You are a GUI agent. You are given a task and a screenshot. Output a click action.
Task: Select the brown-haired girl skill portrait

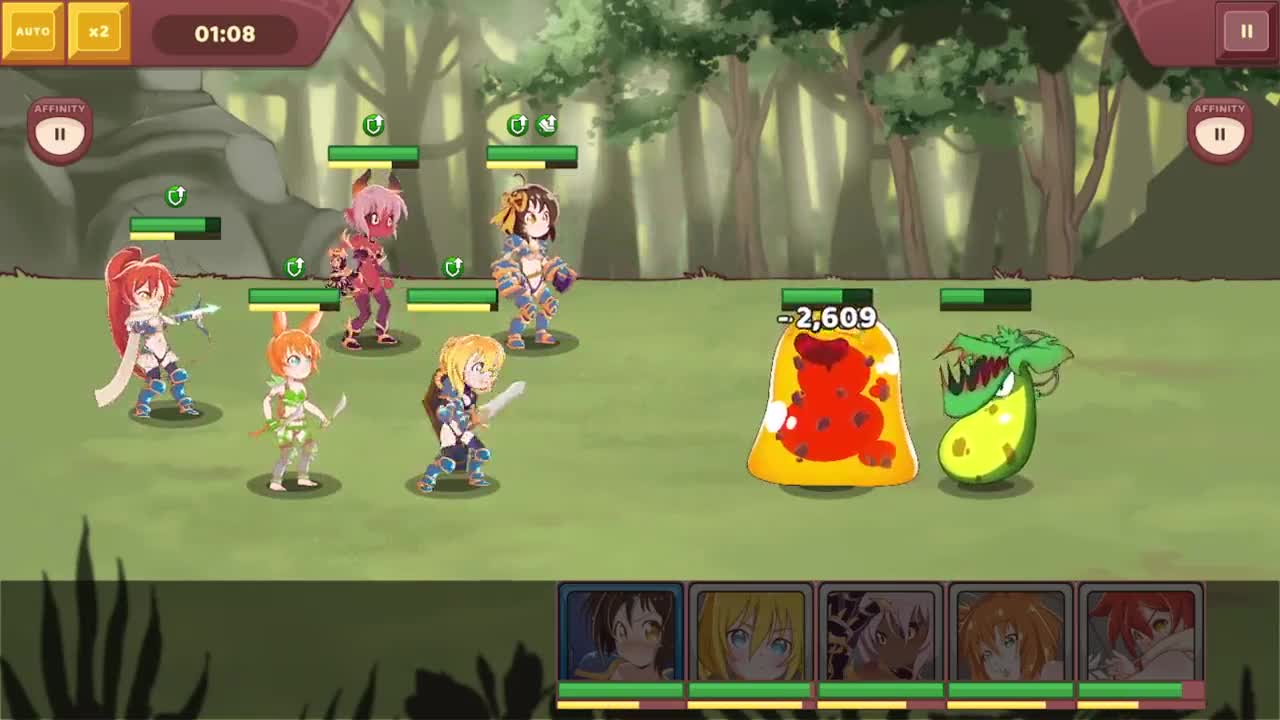pos(620,633)
